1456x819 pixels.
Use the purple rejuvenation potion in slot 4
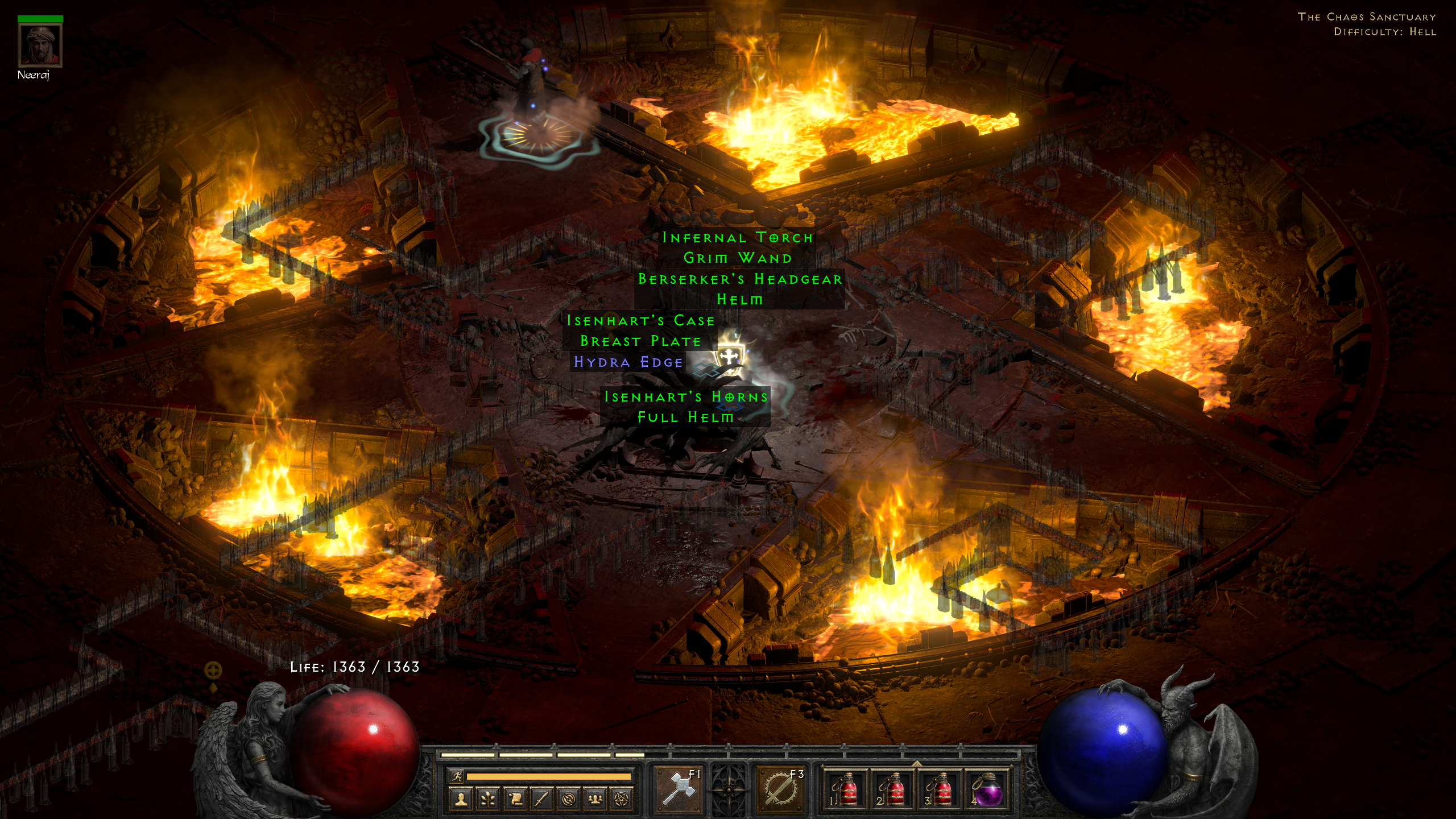pyautogui.click(x=988, y=789)
